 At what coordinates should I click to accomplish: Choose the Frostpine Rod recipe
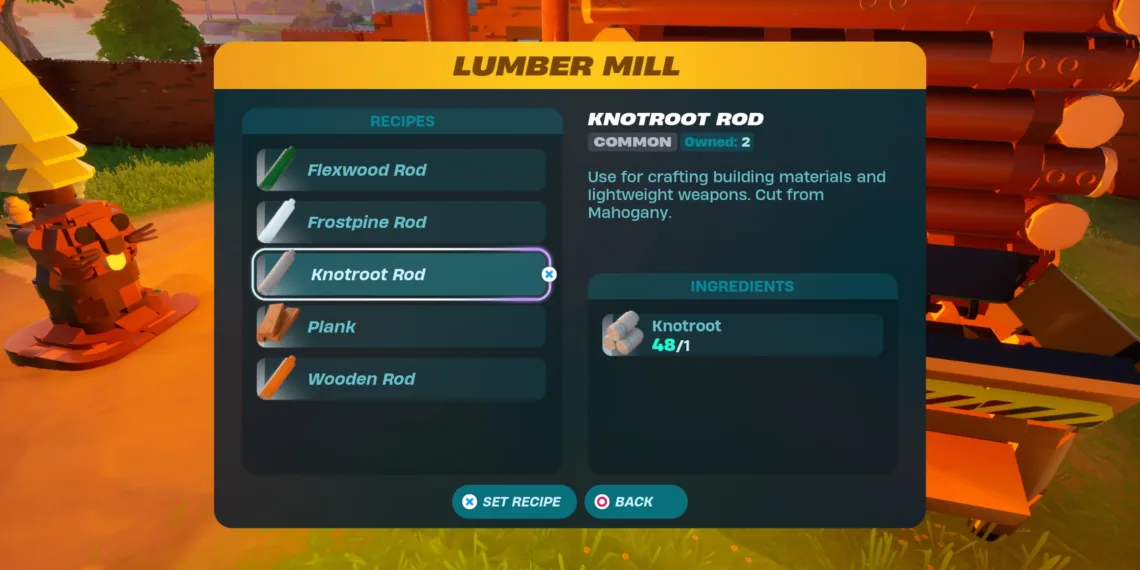point(401,222)
